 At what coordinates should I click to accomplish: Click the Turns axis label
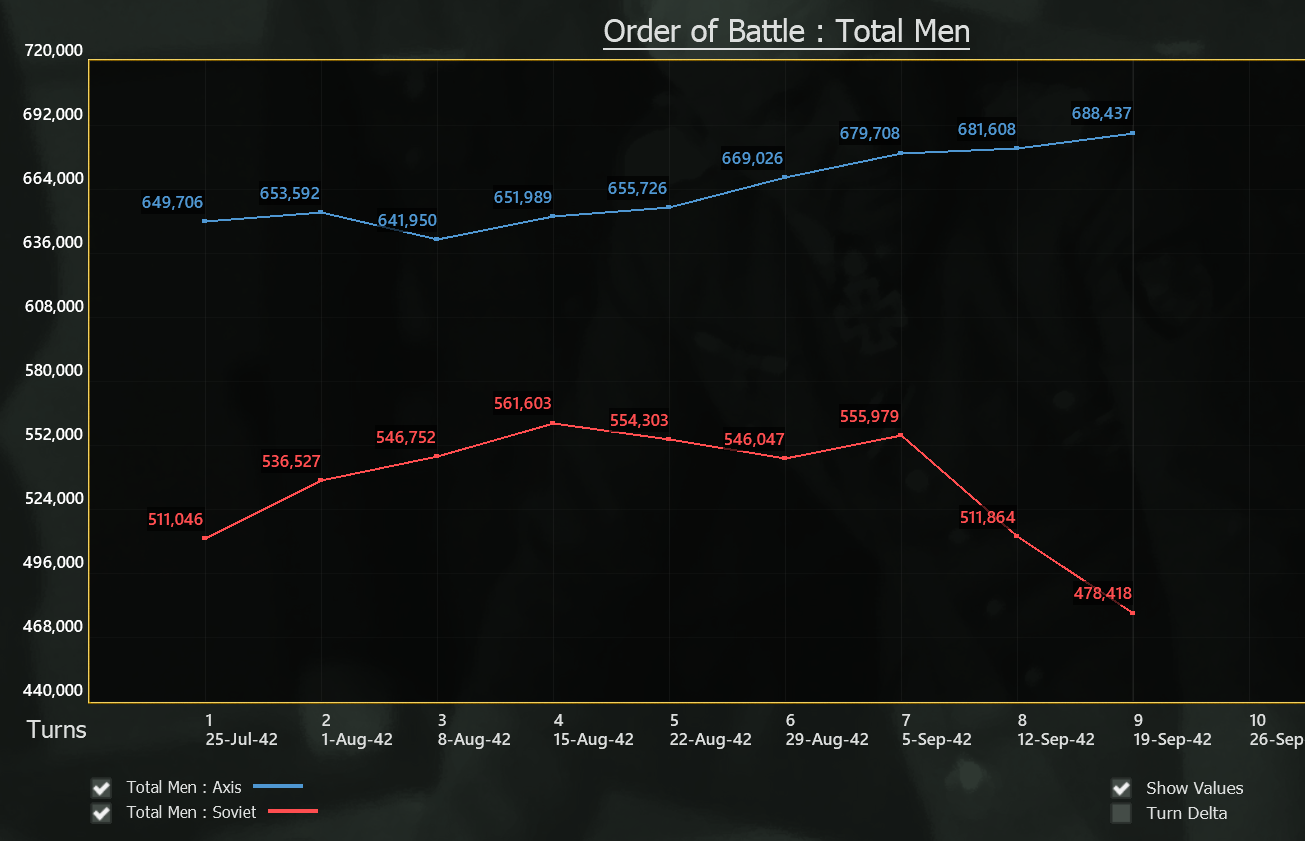point(55,730)
